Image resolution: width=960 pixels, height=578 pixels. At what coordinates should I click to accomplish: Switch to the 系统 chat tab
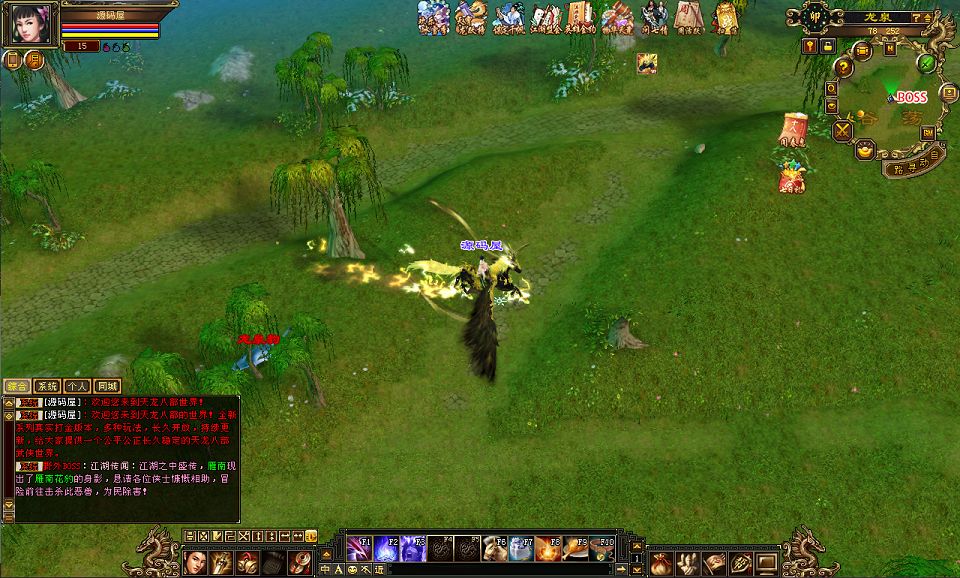click(47, 386)
